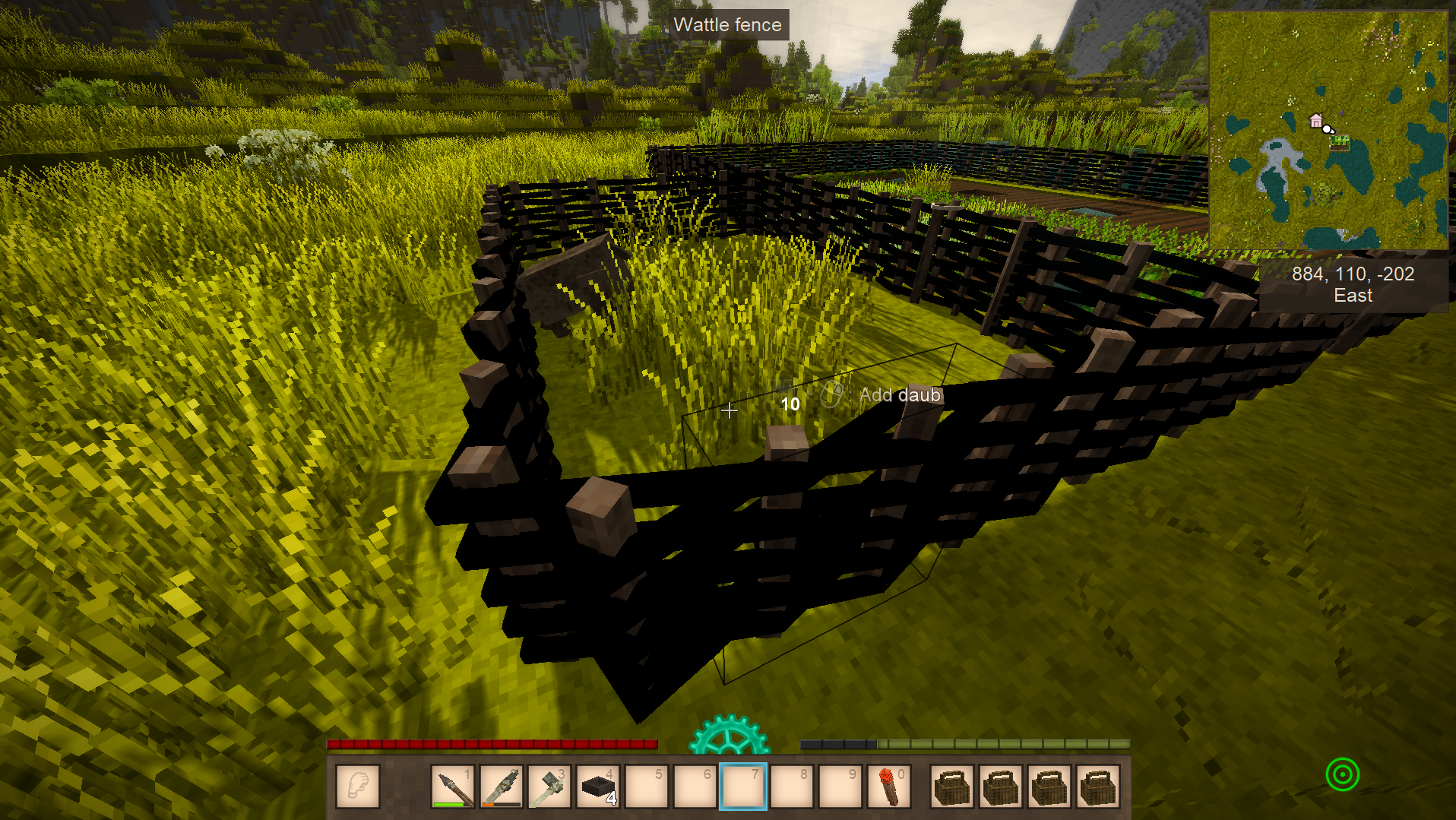Click the highlighted empty hotbar slot 7

coord(743,786)
